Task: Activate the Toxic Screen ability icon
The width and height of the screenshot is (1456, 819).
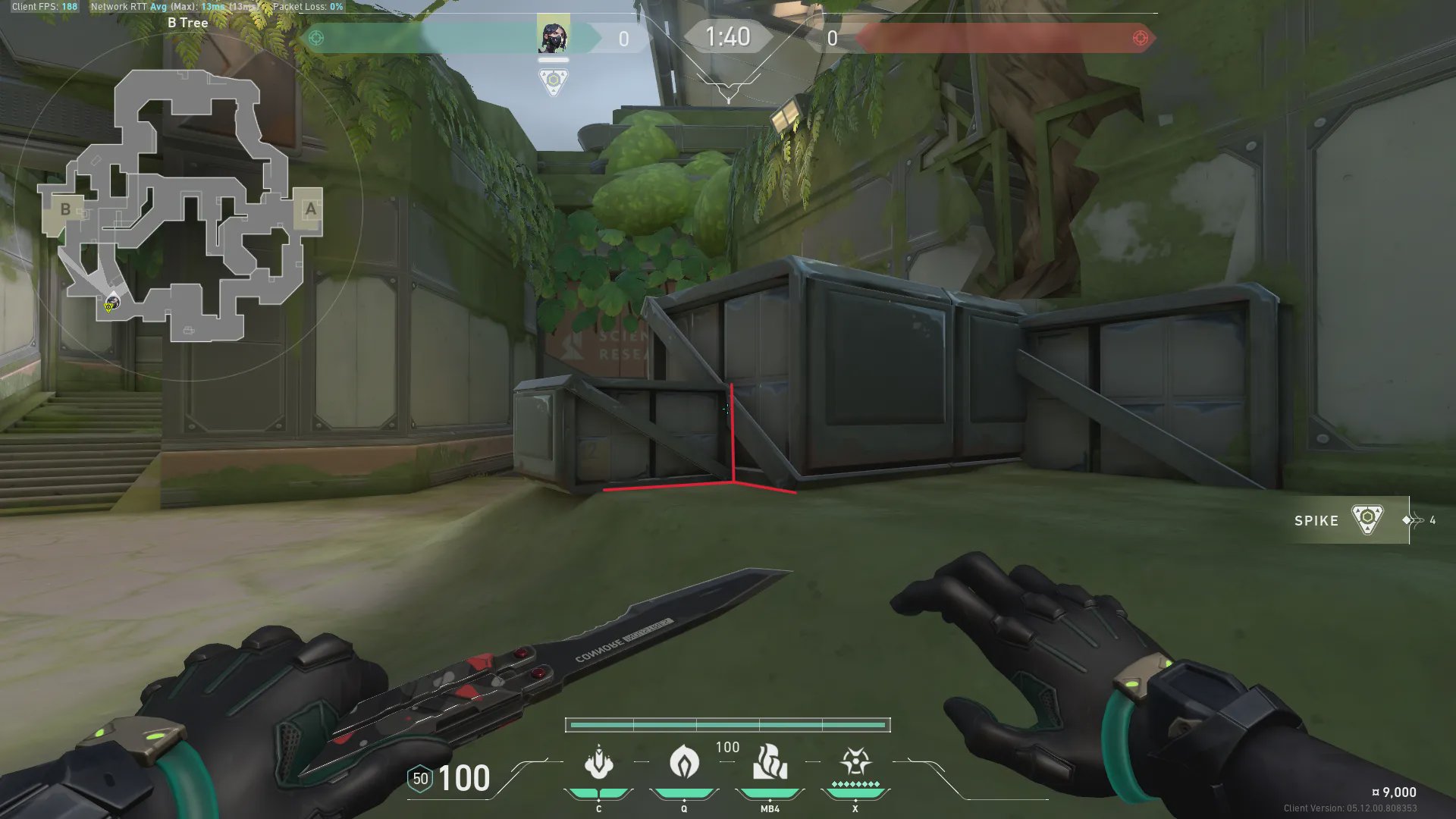Action: click(770, 762)
